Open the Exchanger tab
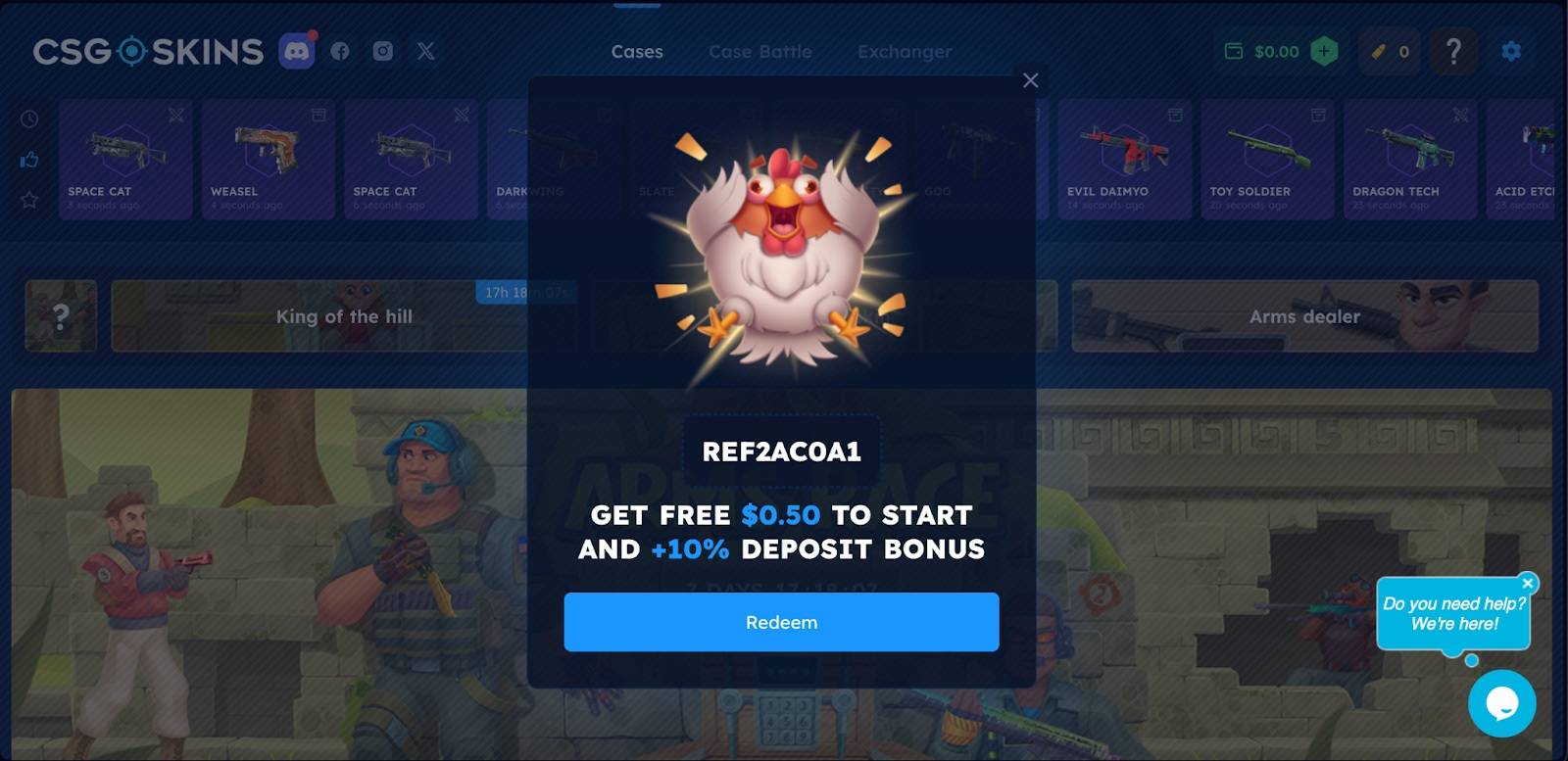This screenshot has height=761, width=1568. click(x=904, y=53)
